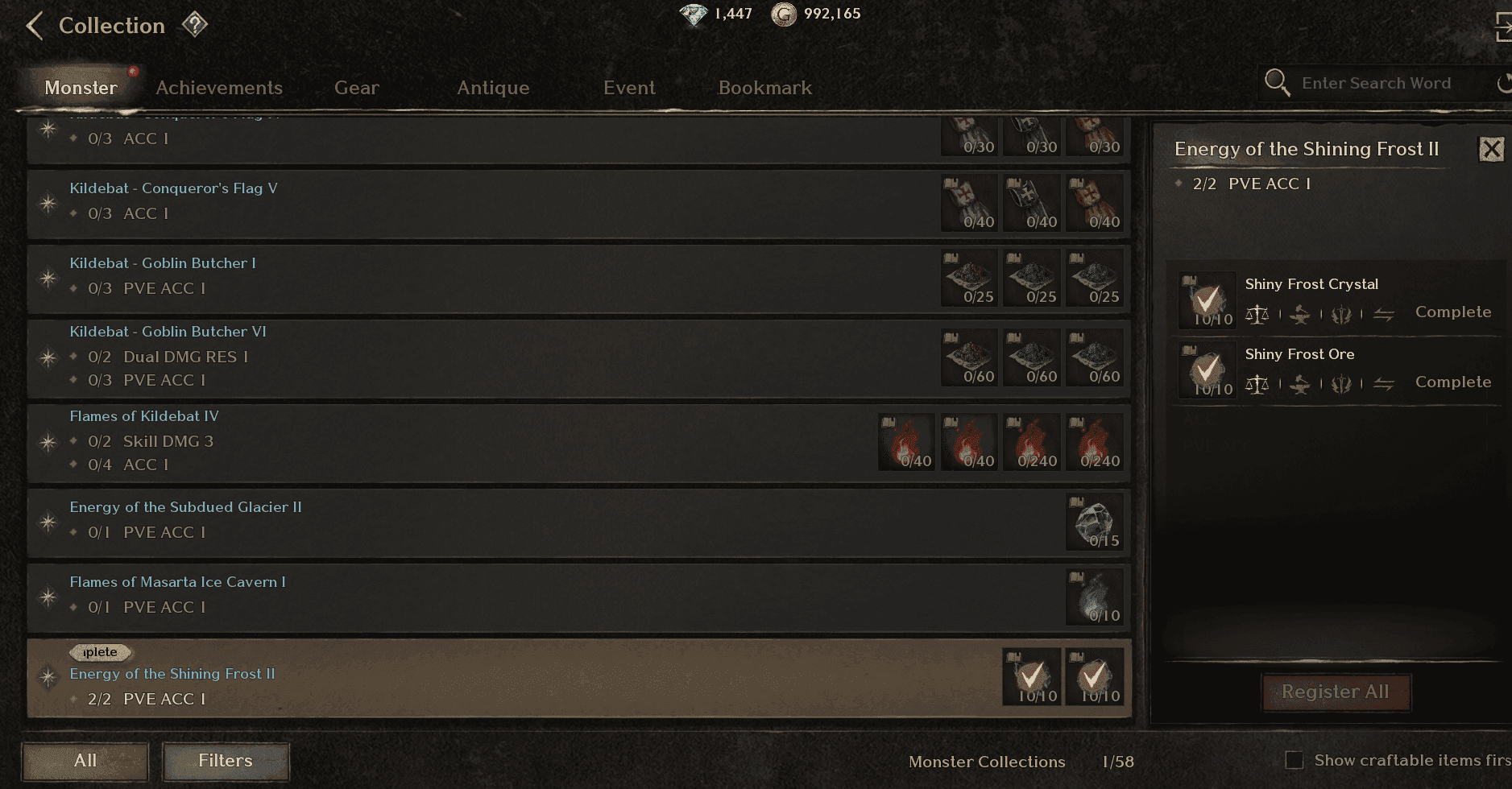
Task: Click the exchange arrows icon for Shiny Frost Ore
Action: pos(1385,385)
